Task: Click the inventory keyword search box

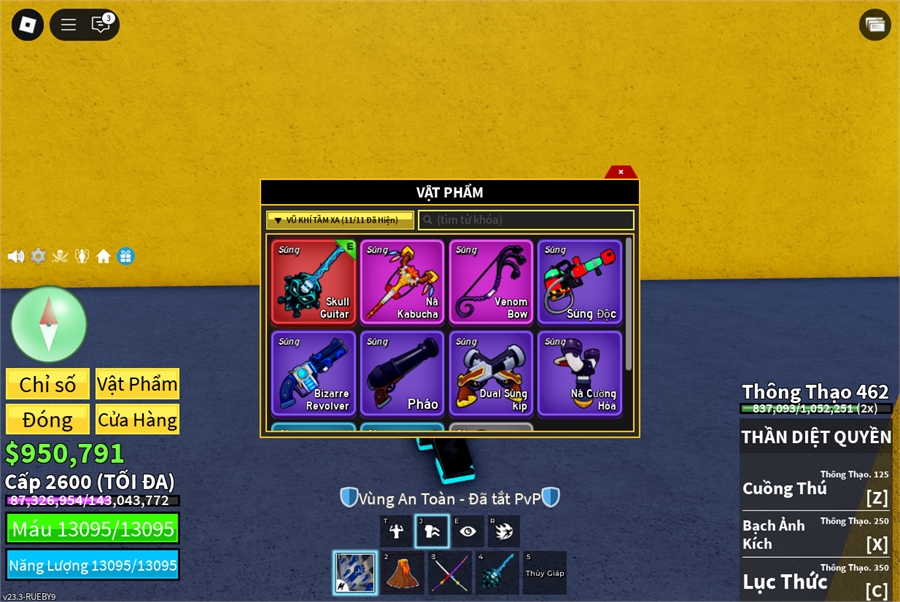Action: [526, 220]
